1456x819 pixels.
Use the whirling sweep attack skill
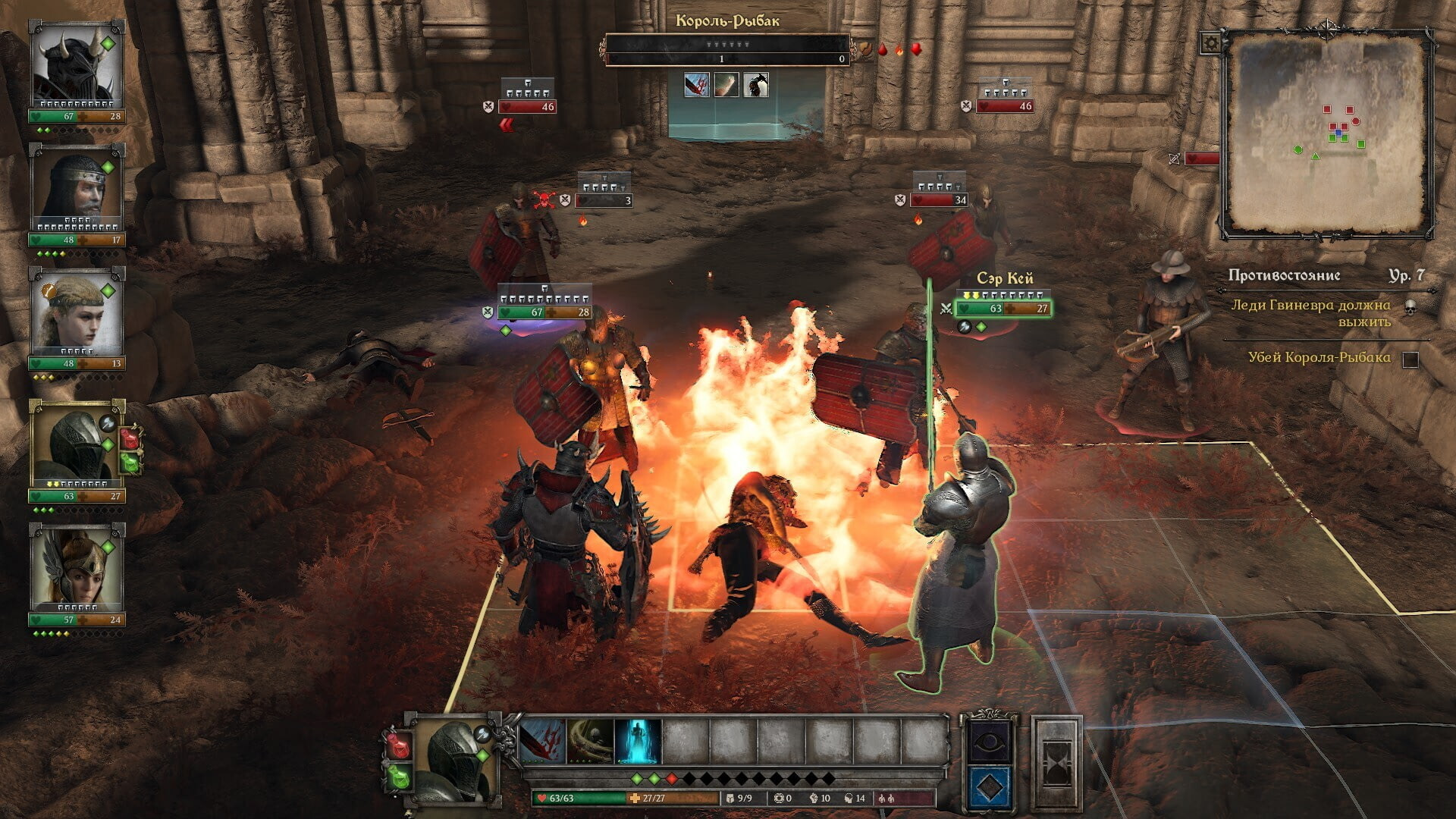tap(590, 741)
